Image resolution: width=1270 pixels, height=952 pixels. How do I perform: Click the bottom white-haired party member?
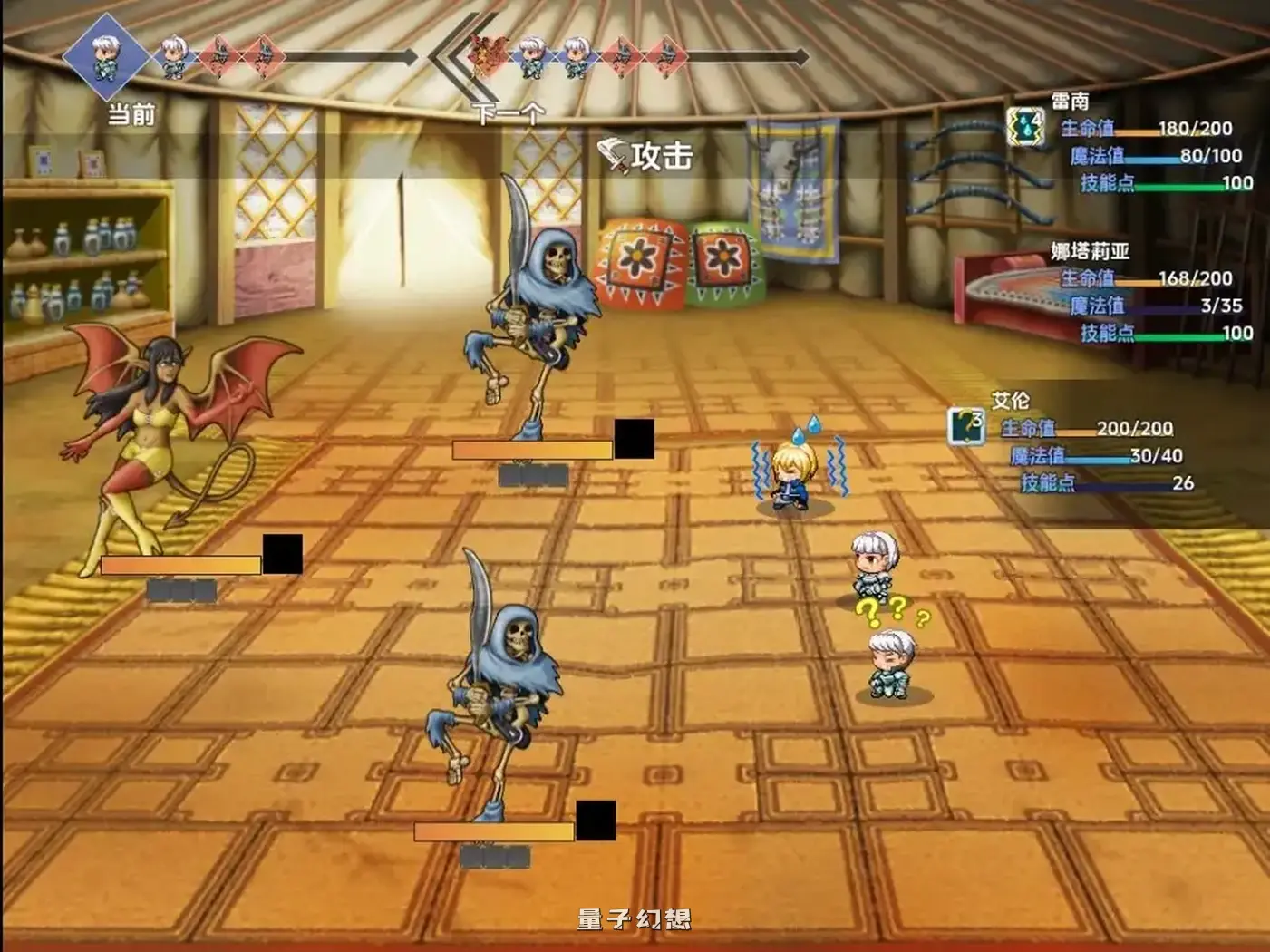890,662
